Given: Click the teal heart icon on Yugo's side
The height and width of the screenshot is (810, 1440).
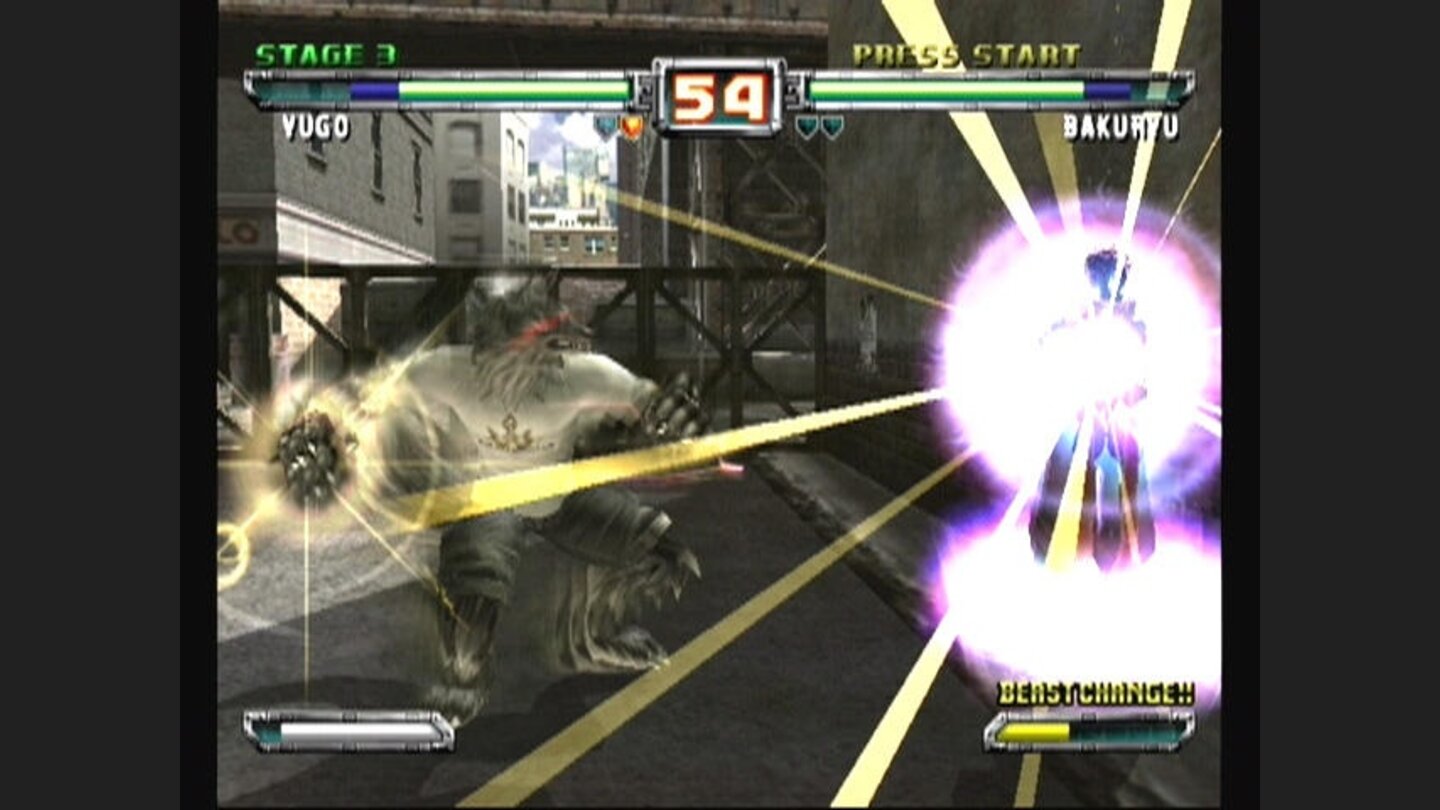Looking at the screenshot, I should click(606, 125).
